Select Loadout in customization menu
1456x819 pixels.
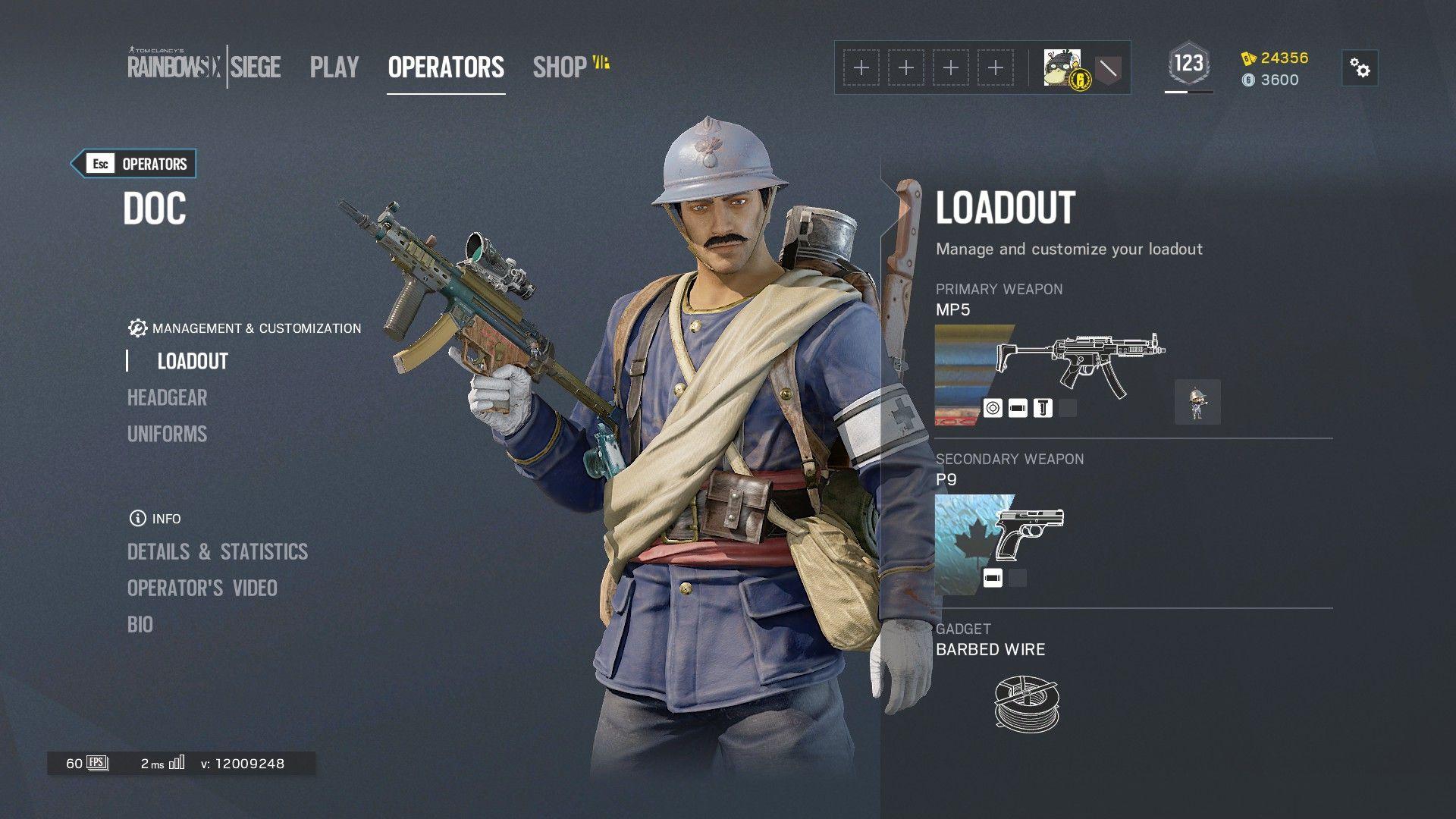(x=193, y=361)
